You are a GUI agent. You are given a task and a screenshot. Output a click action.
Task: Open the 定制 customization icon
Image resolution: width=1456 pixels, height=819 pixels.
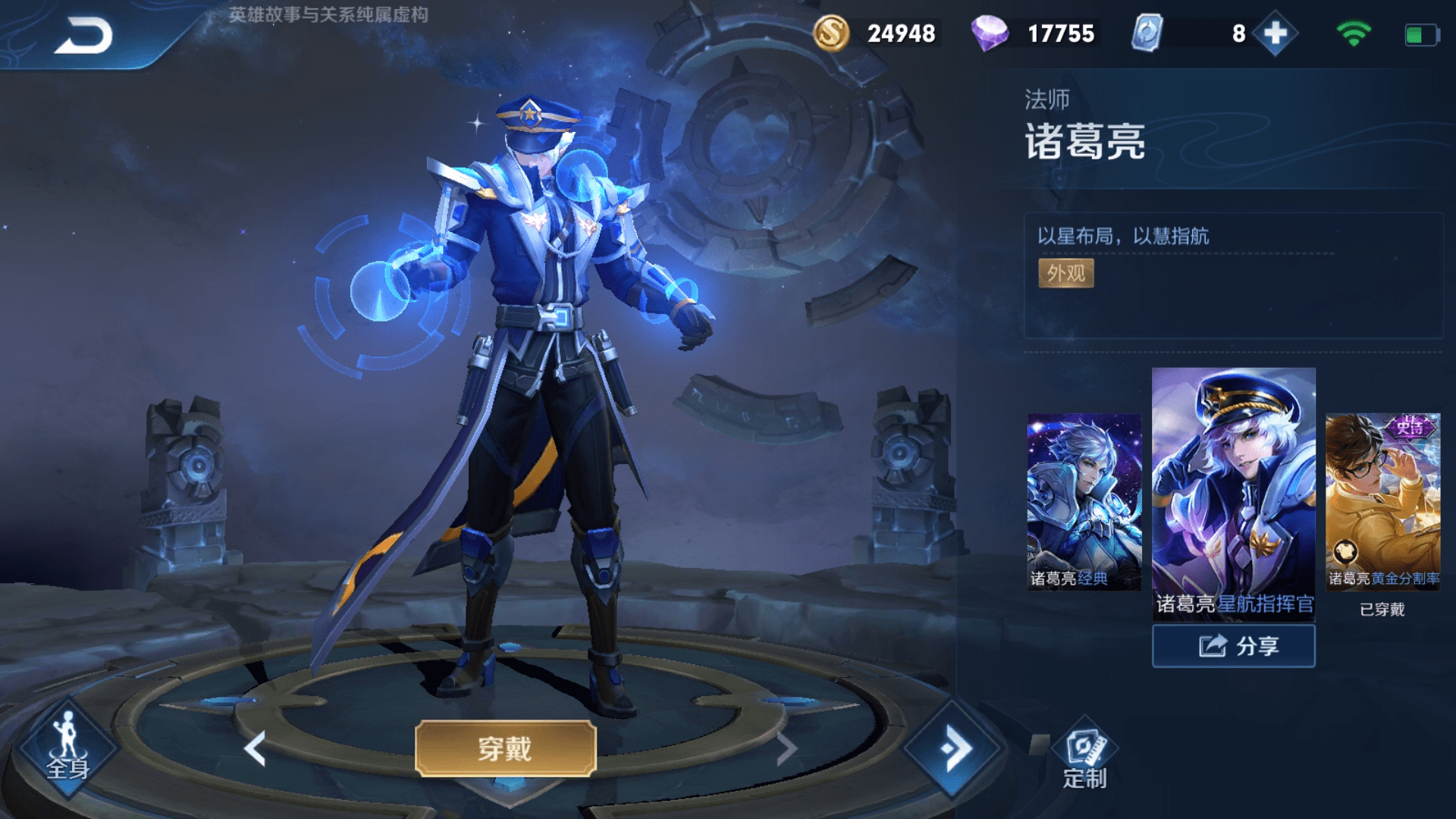coord(1083,747)
